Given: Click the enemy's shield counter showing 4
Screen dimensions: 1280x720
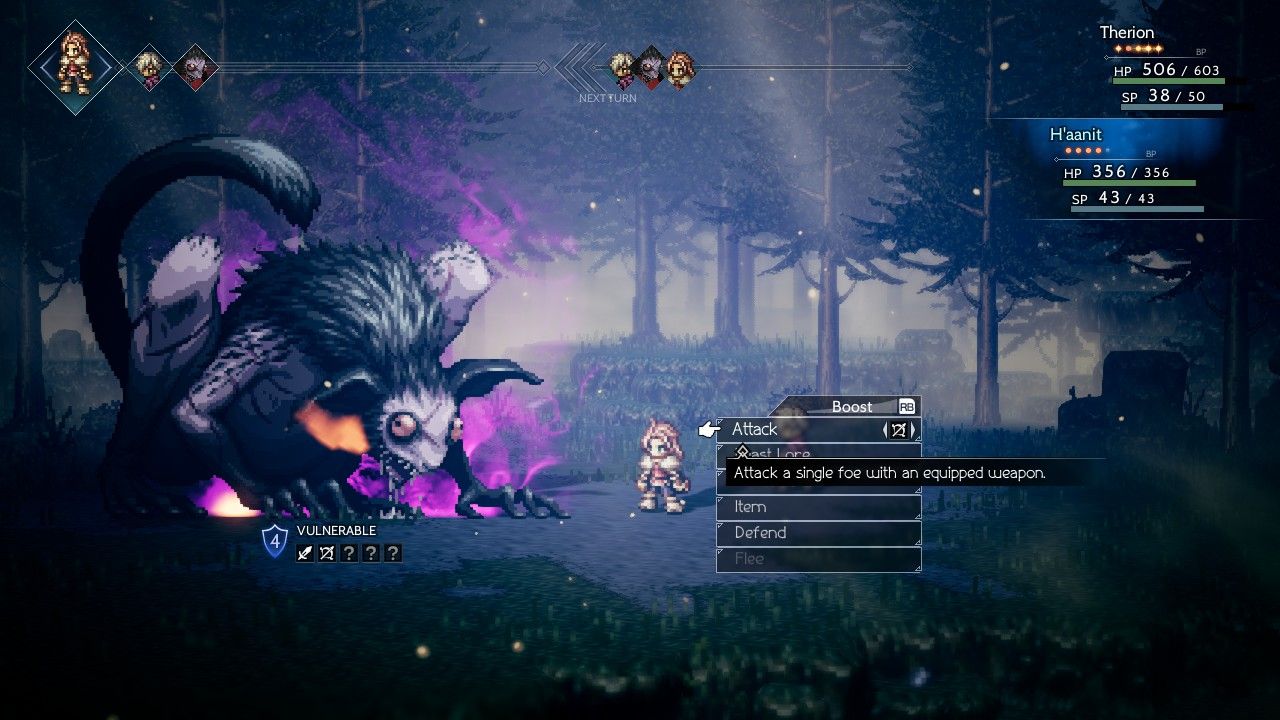Looking at the screenshot, I should [x=274, y=542].
